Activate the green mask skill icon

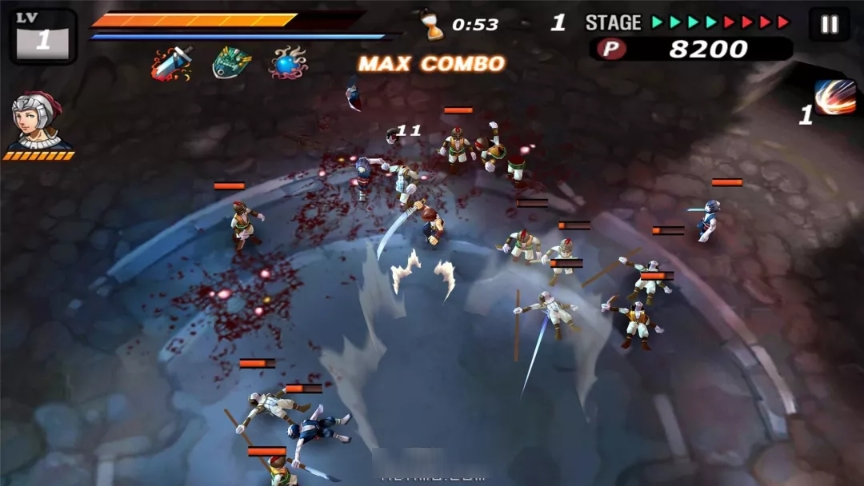(231, 63)
